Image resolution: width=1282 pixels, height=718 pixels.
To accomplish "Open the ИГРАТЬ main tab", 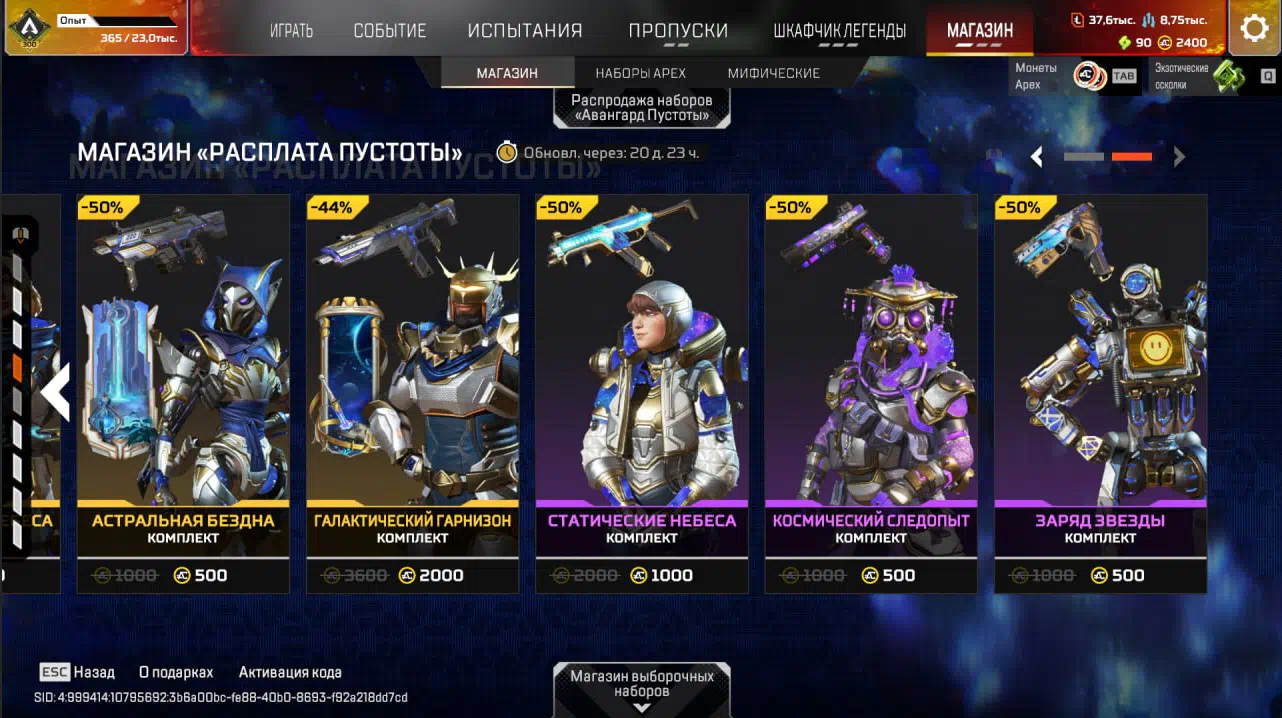I will [x=291, y=31].
